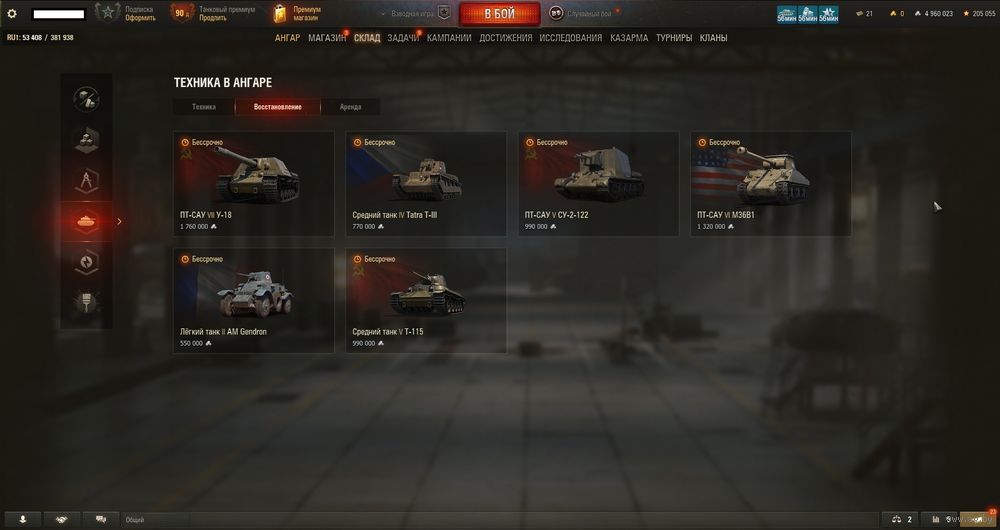Screen dimensions: 1000x530
Task: Switch to the Аренда rental tab
Action: 350,107
